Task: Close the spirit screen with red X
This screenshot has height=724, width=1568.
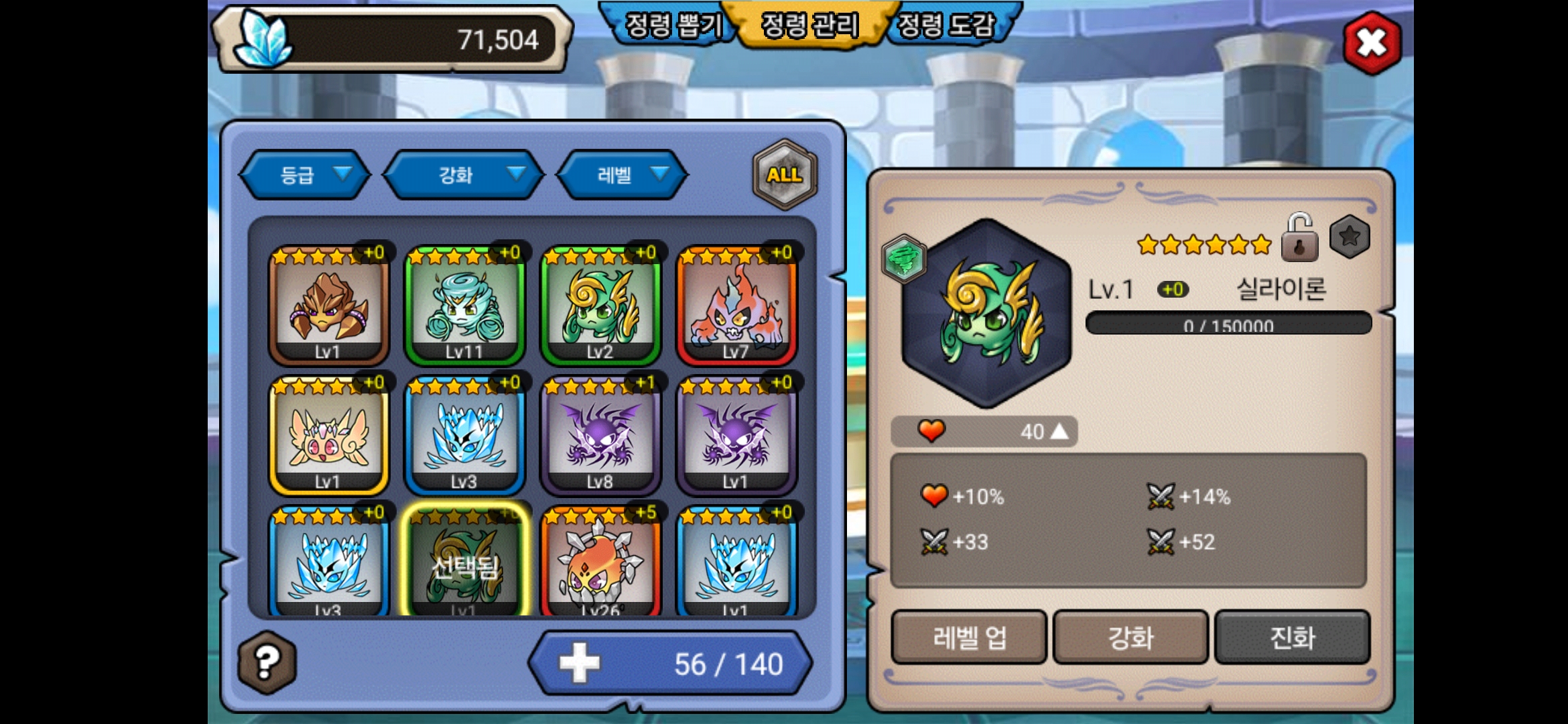Action: [1372, 44]
